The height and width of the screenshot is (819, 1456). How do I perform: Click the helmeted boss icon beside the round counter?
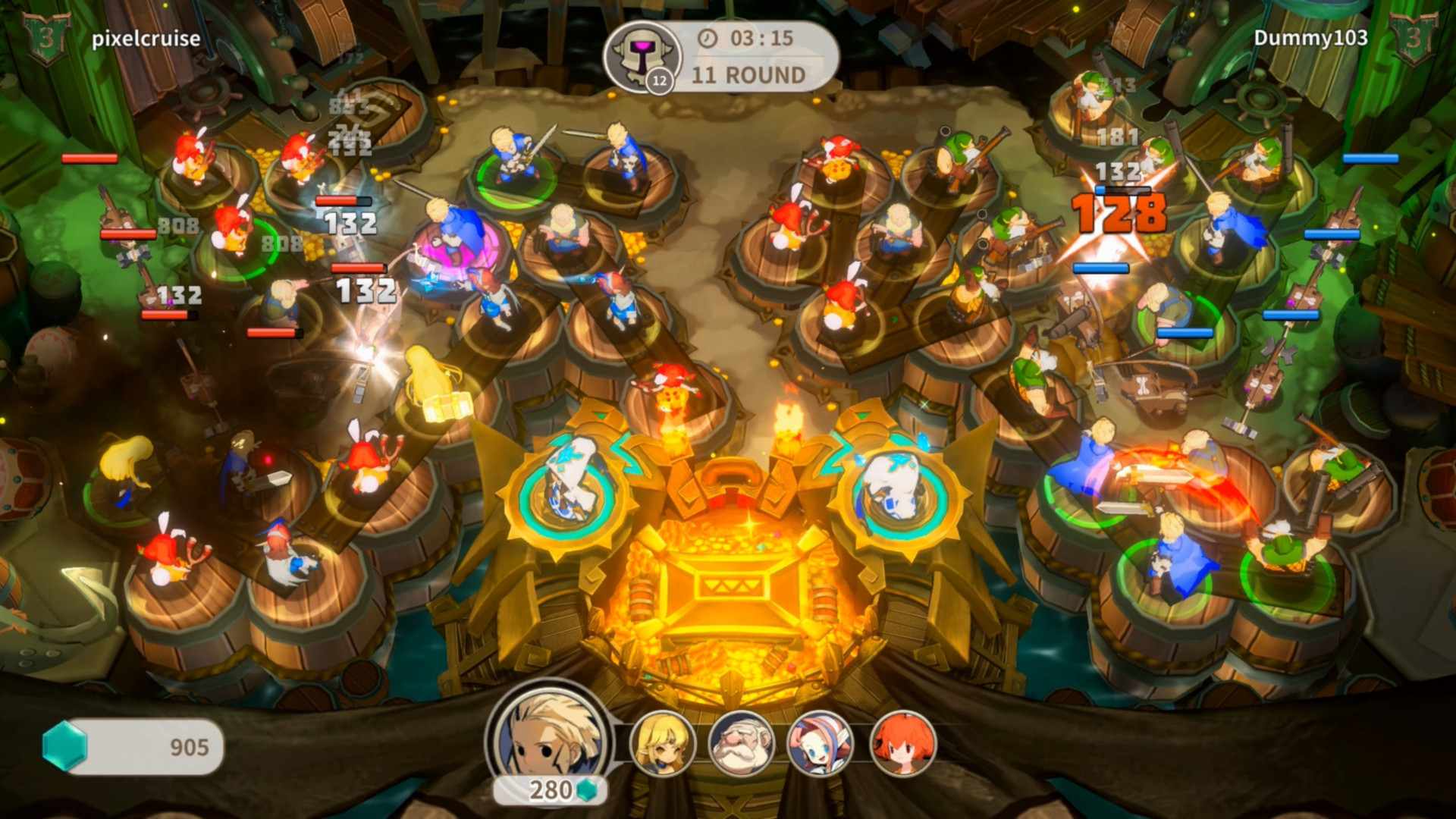coord(642,56)
